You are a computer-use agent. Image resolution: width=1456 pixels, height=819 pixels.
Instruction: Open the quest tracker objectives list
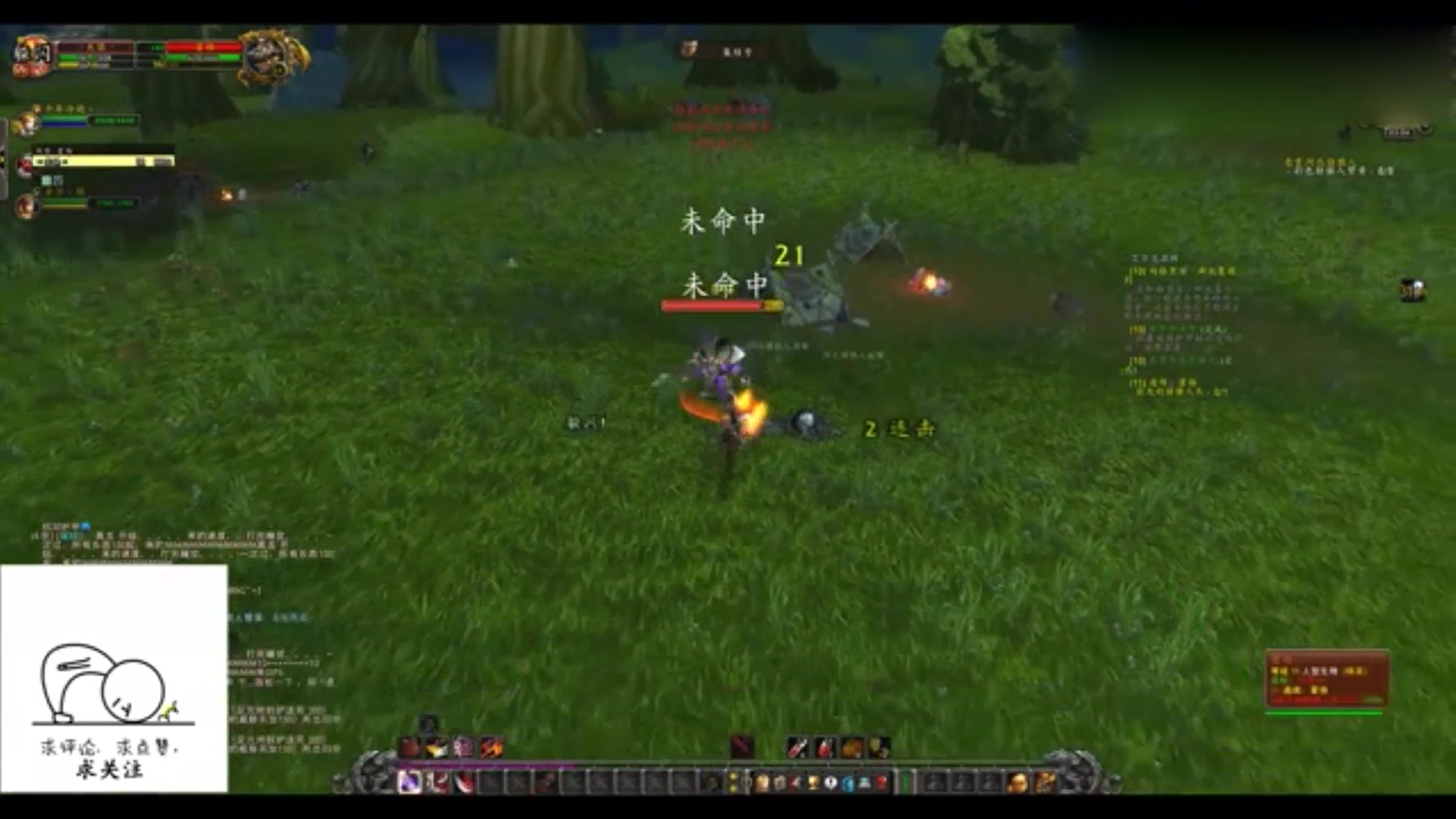pyautogui.click(x=1179, y=326)
